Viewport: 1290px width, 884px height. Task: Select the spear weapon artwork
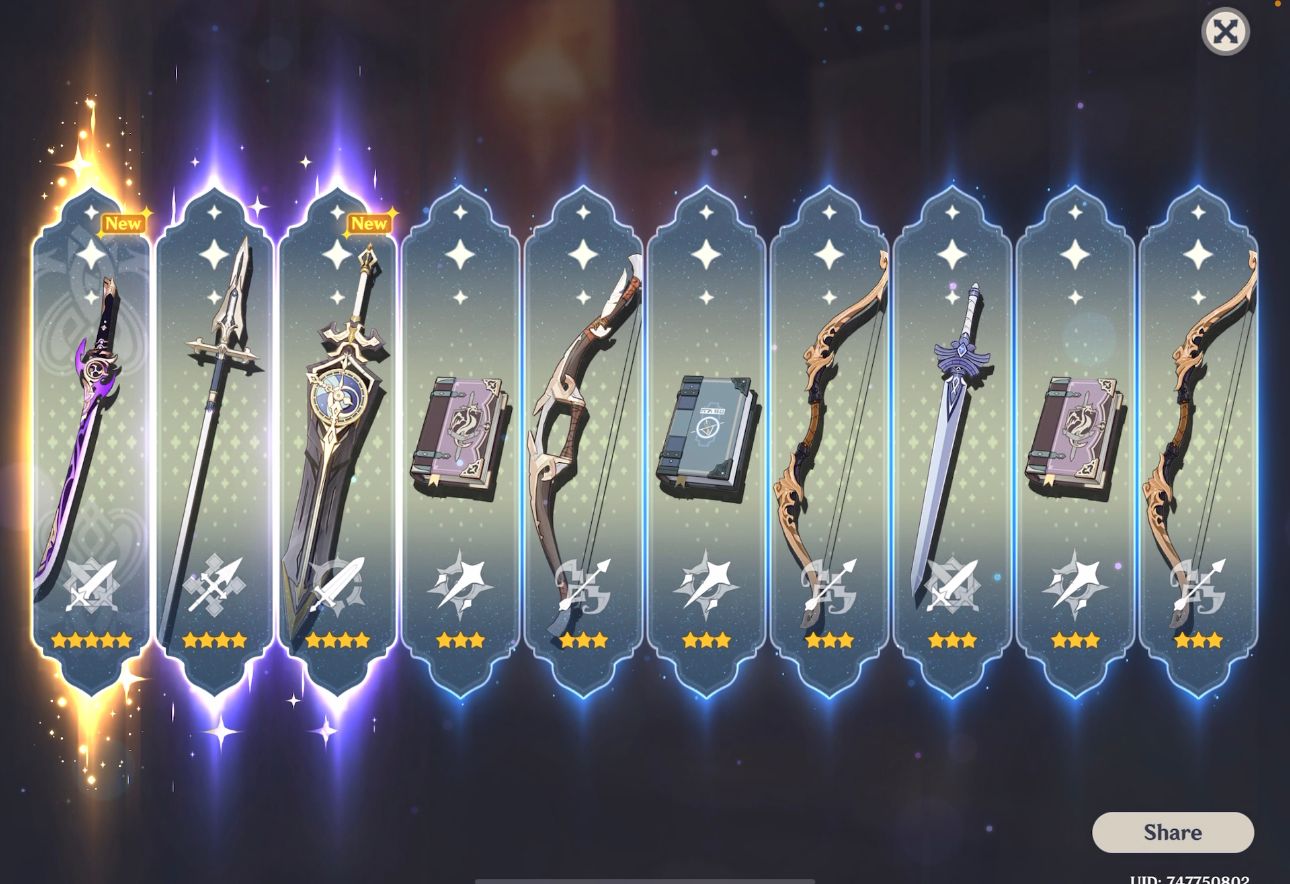(218, 380)
